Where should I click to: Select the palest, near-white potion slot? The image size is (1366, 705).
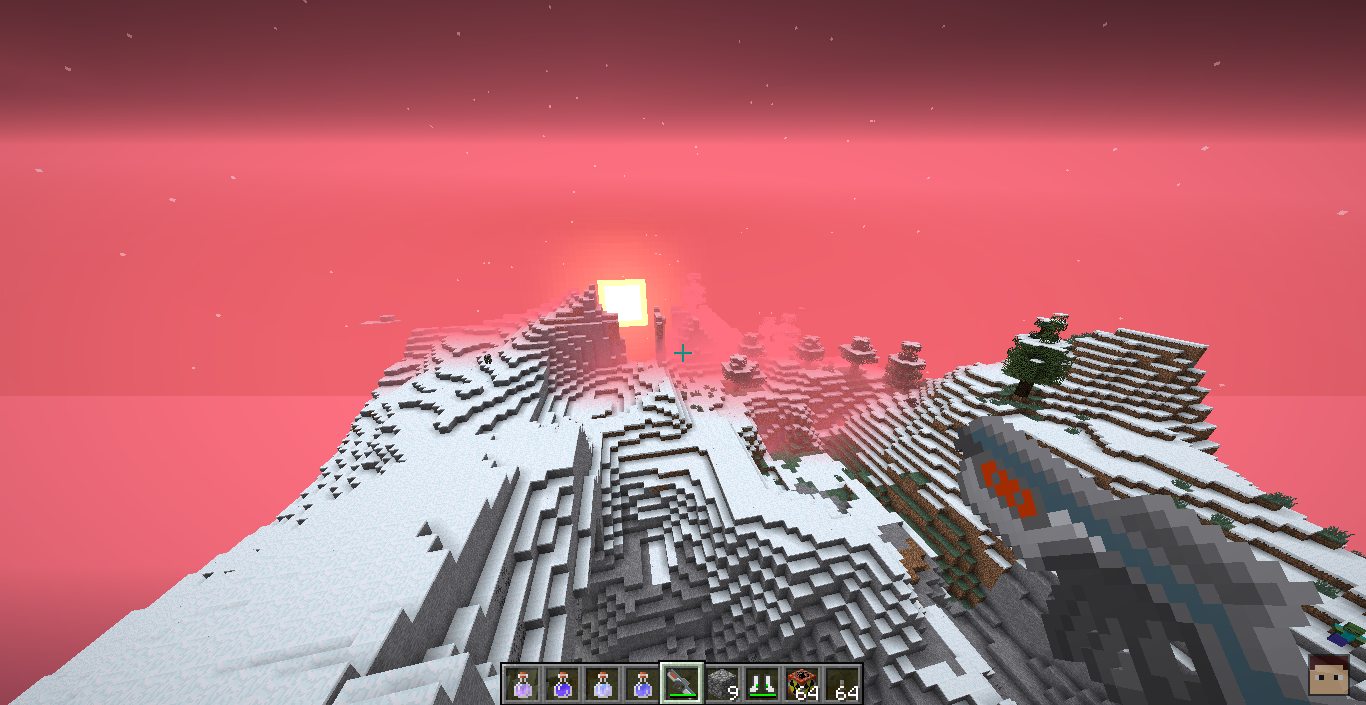[x=601, y=684]
